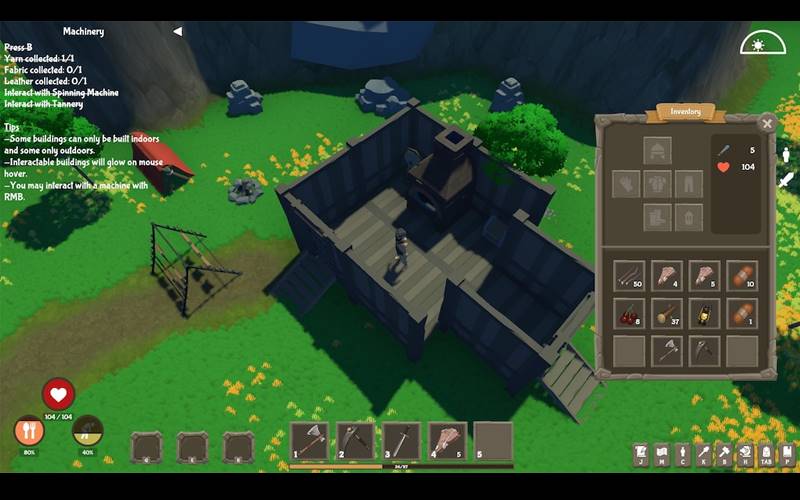Select the lantern in the inventory
The width and height of the screenshot is (800, 500).
705,314
